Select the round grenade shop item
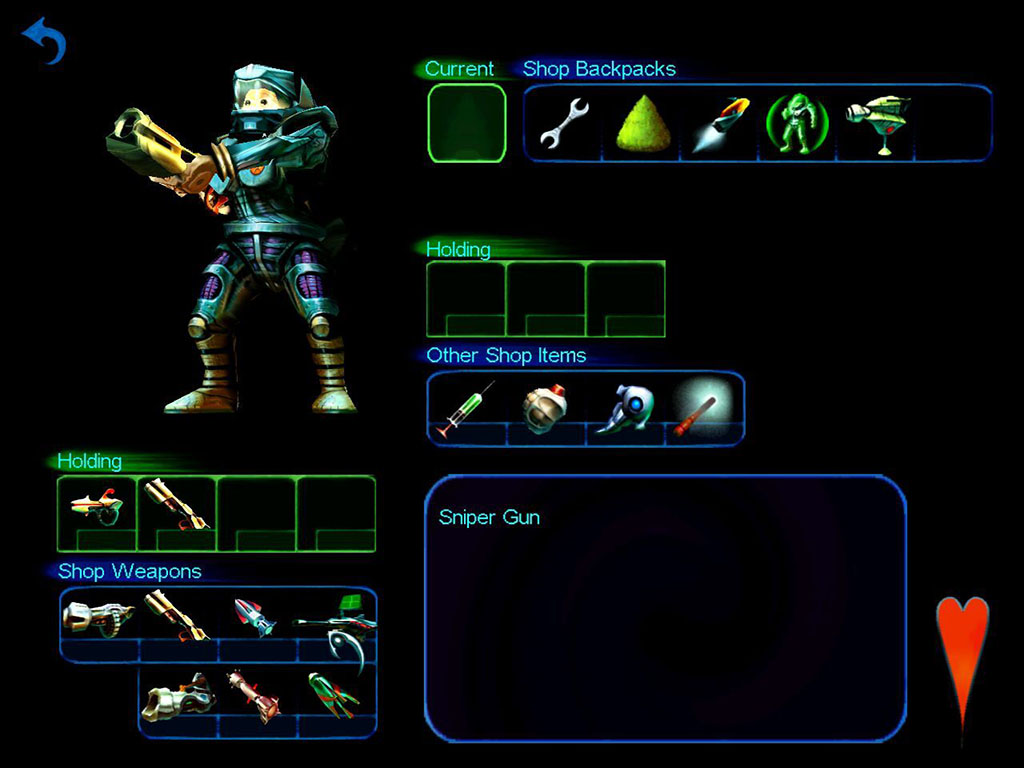The image size is (1024, 768). pos(545,408)
